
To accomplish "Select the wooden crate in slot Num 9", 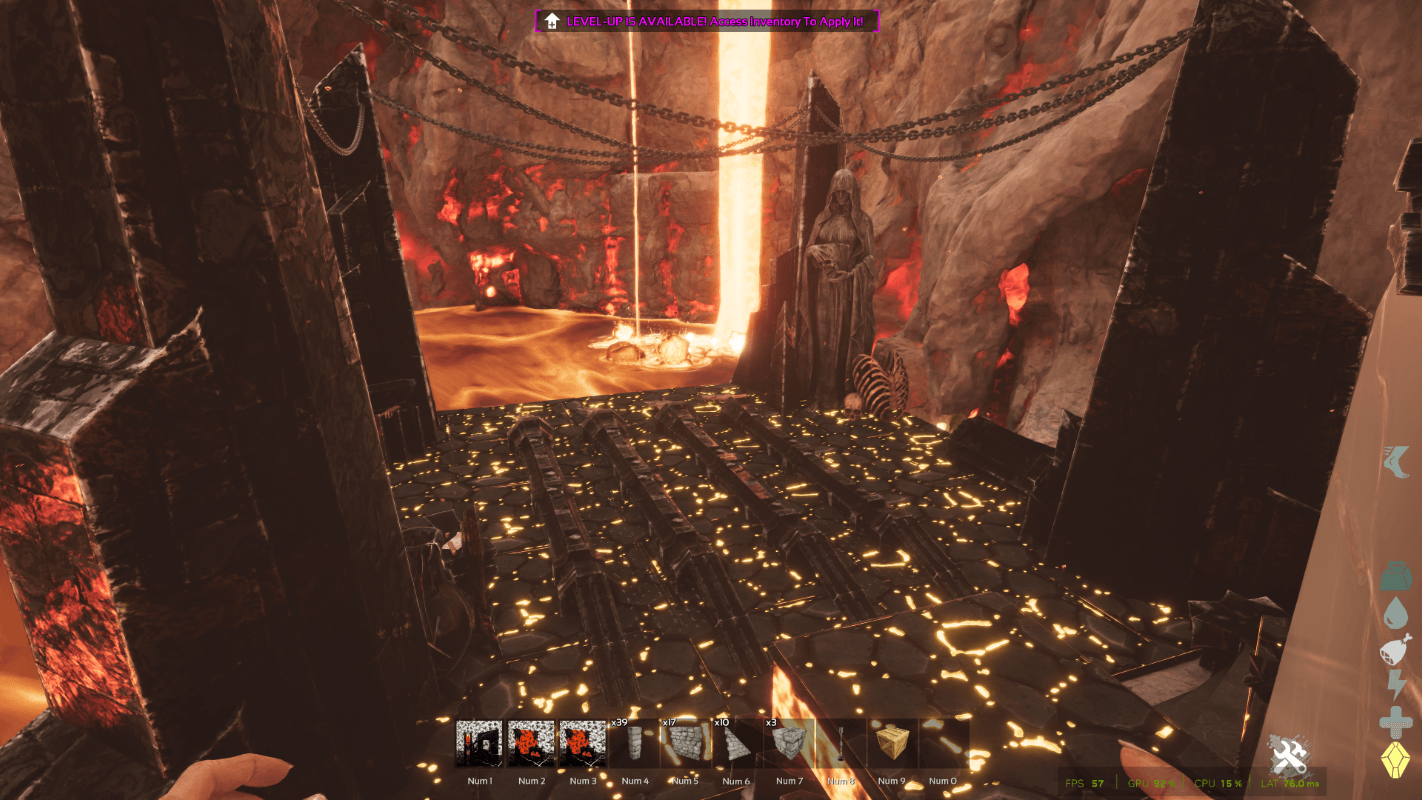I will (x=891, y=744).
